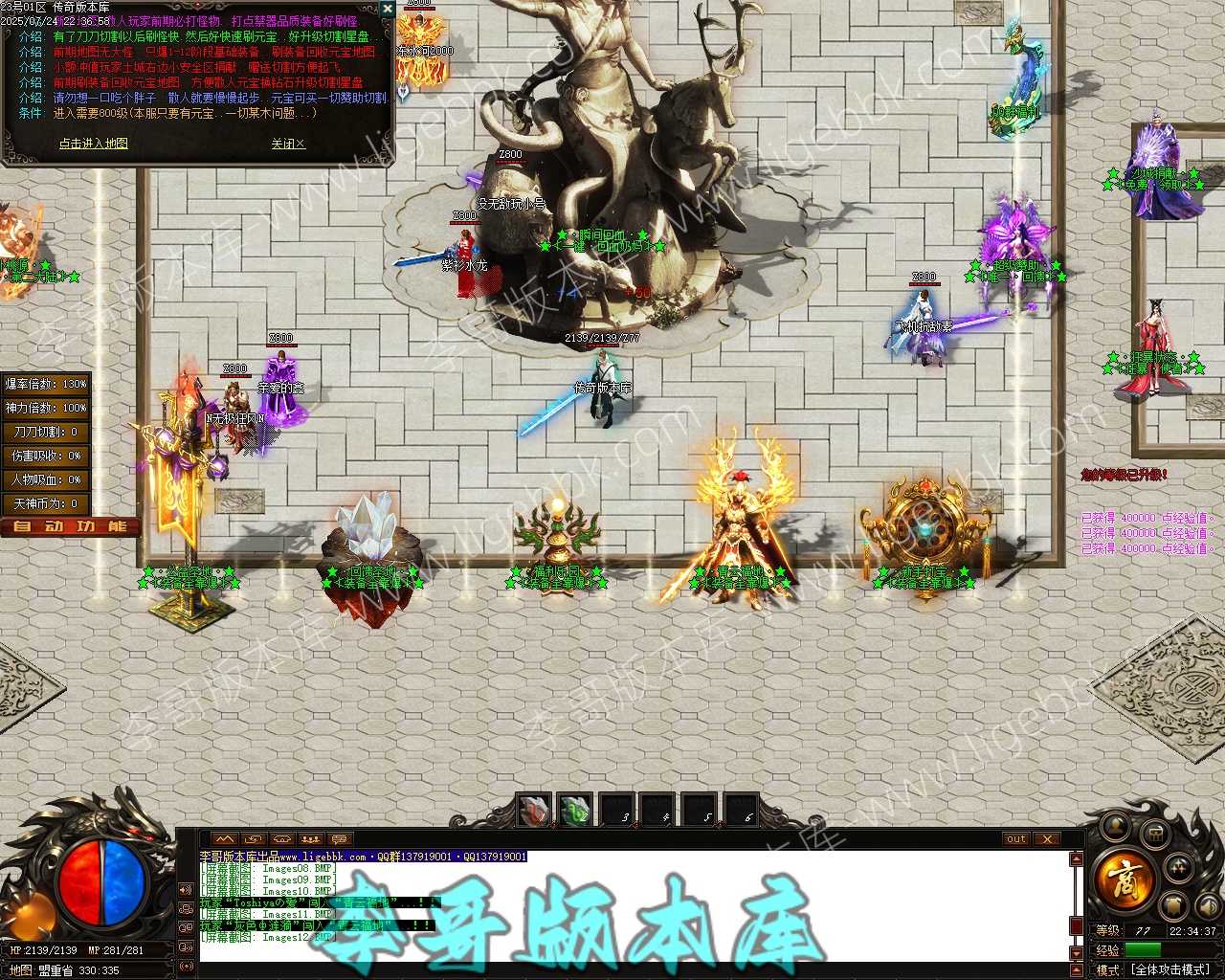Click the 'out' button above the chat

1015,839
